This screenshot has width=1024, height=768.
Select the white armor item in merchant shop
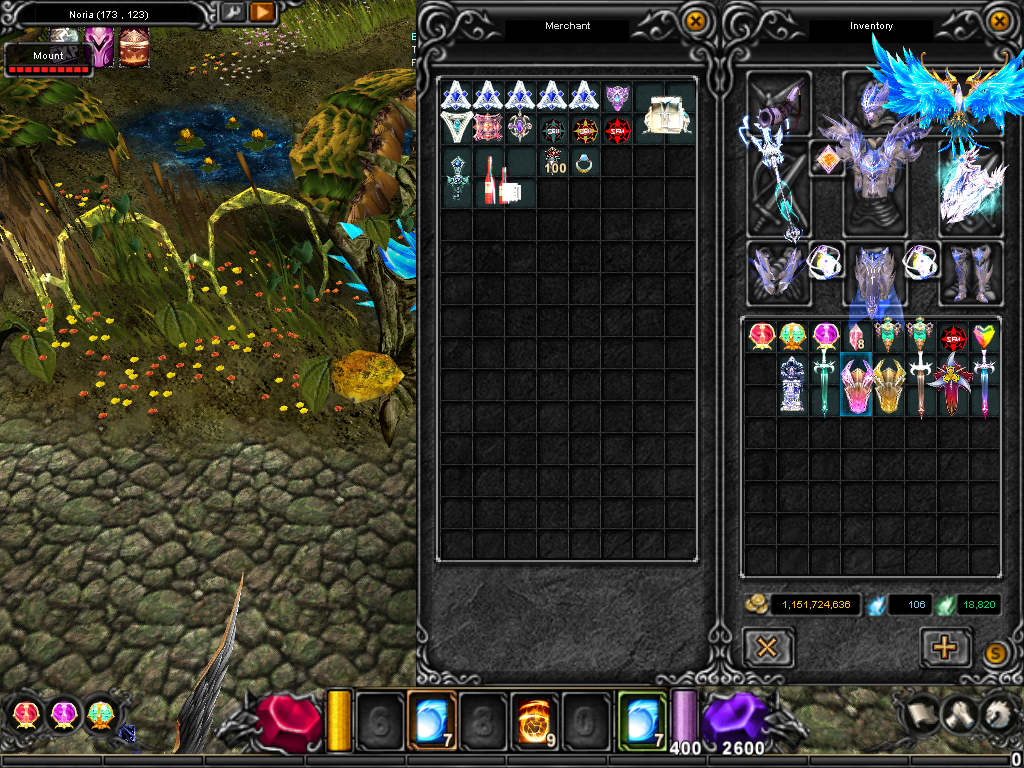click(664, 112)
